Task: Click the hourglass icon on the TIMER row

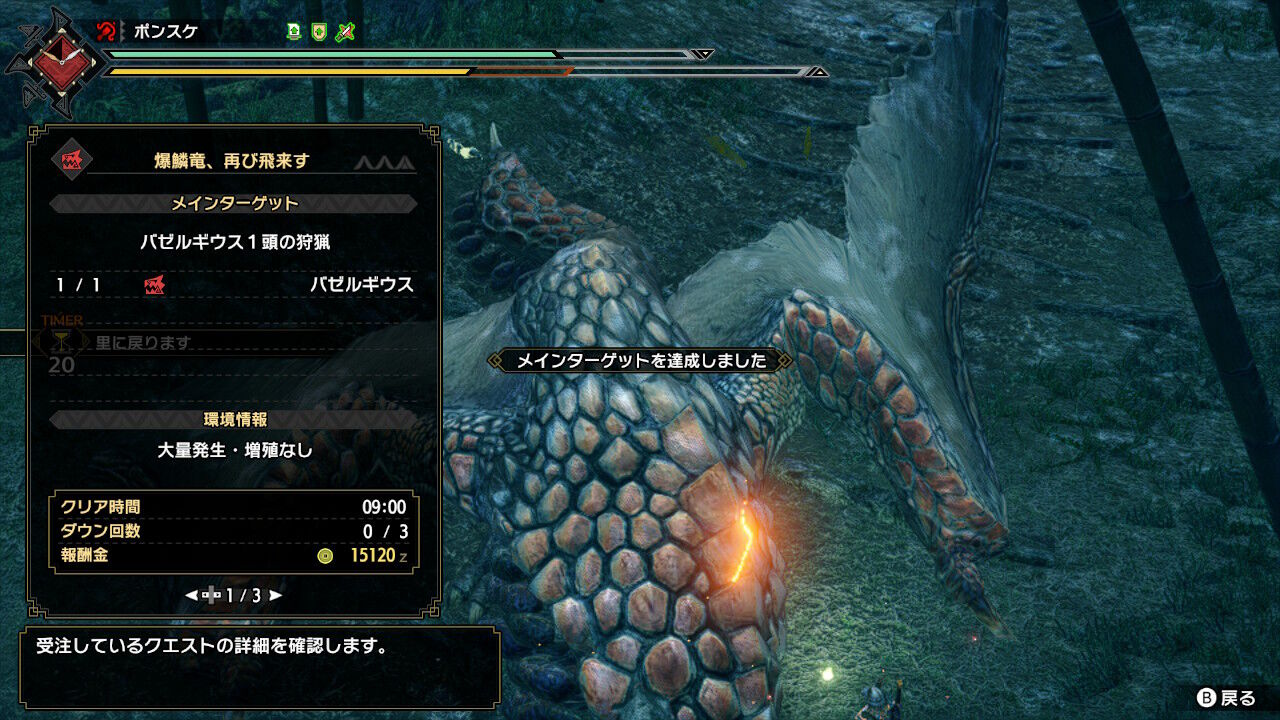Action: [62, 340]
